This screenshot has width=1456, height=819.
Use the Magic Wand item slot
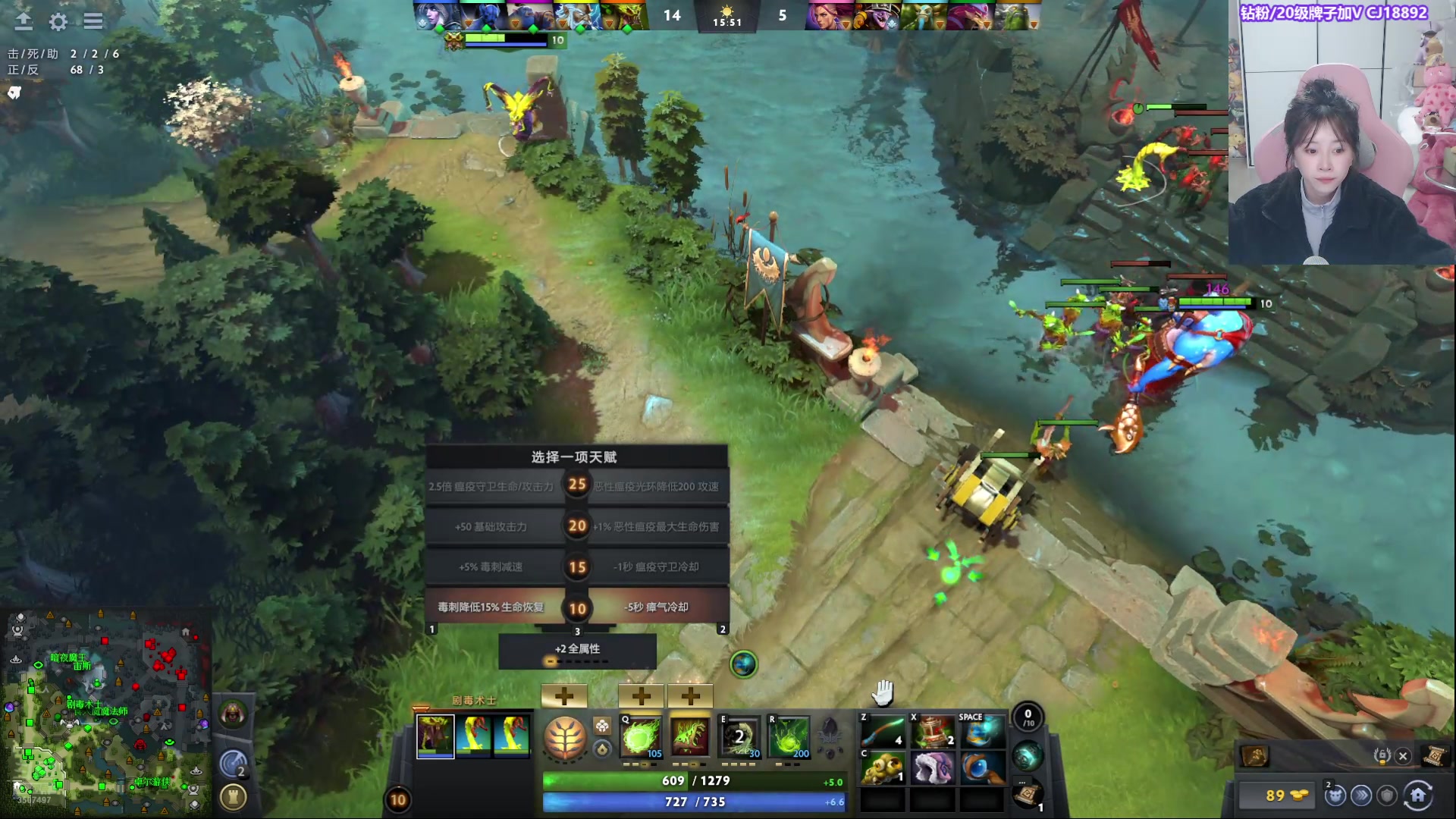tap(883, 731)
